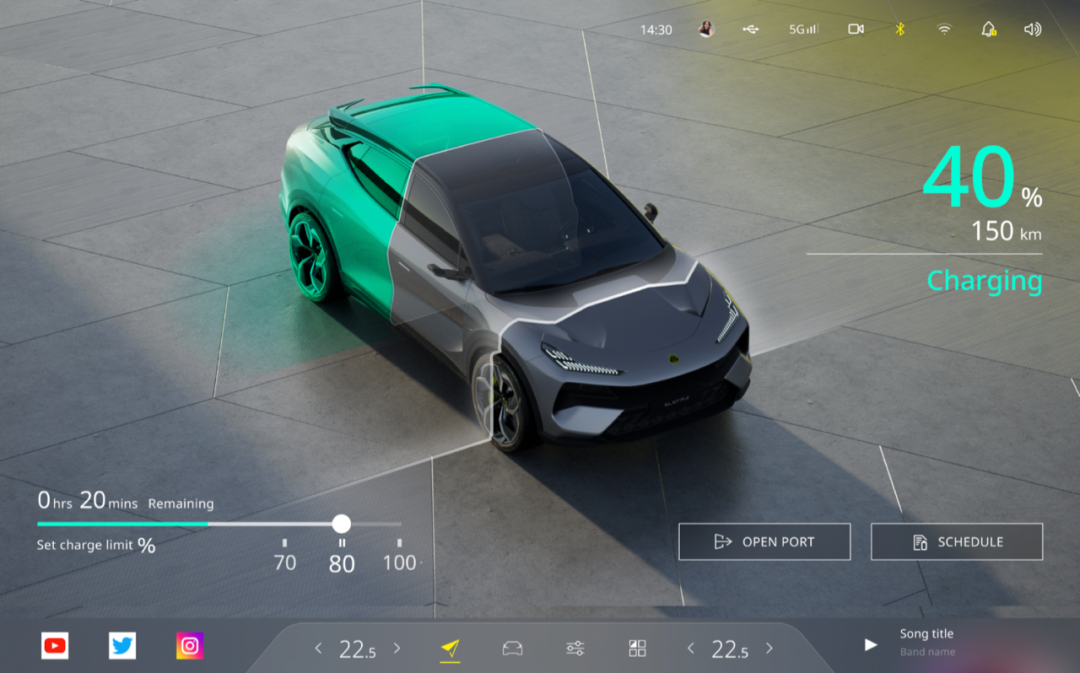Launch the YouTube app

click(x=55, y=646)
